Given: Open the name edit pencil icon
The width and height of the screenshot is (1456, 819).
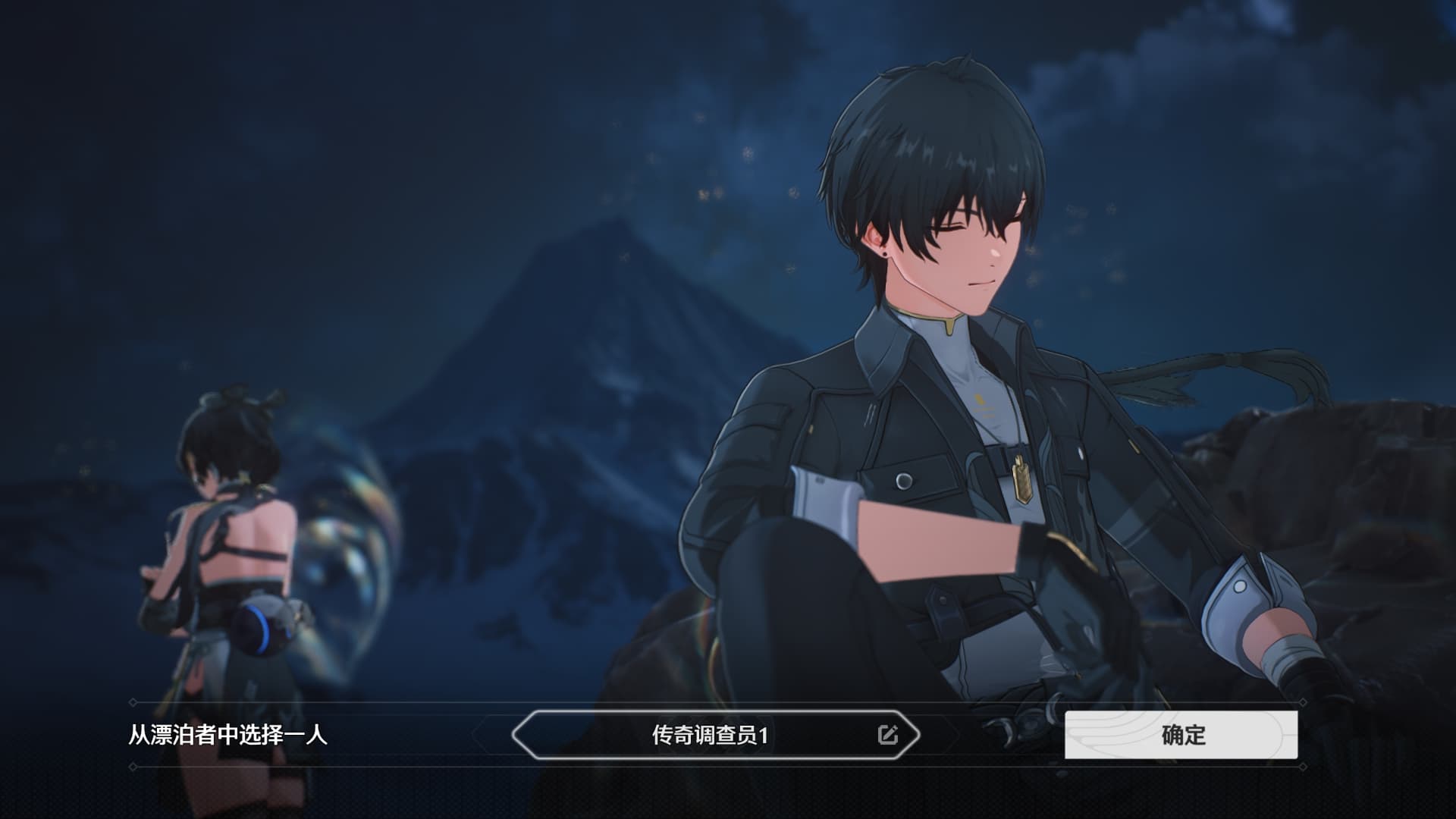Looking at the screenshot, I should pos(887,735).
